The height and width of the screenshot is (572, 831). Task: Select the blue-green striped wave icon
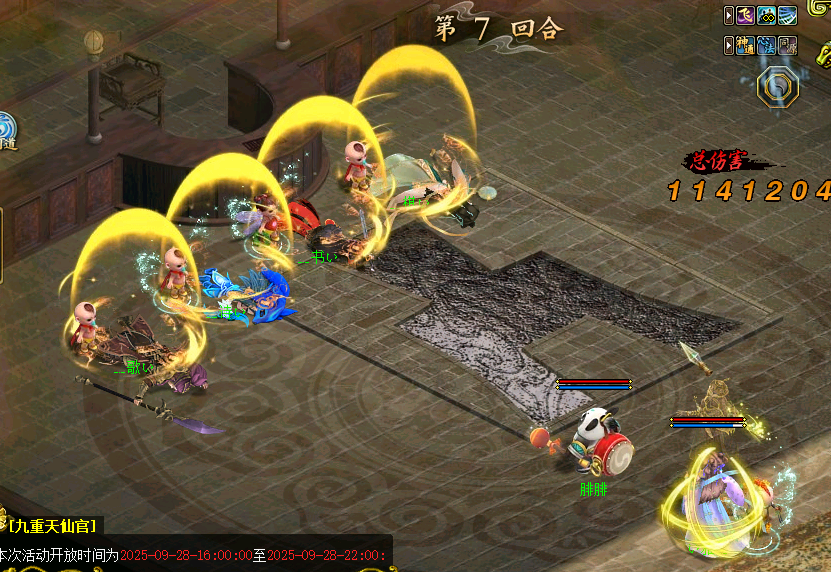pos(788,15)
